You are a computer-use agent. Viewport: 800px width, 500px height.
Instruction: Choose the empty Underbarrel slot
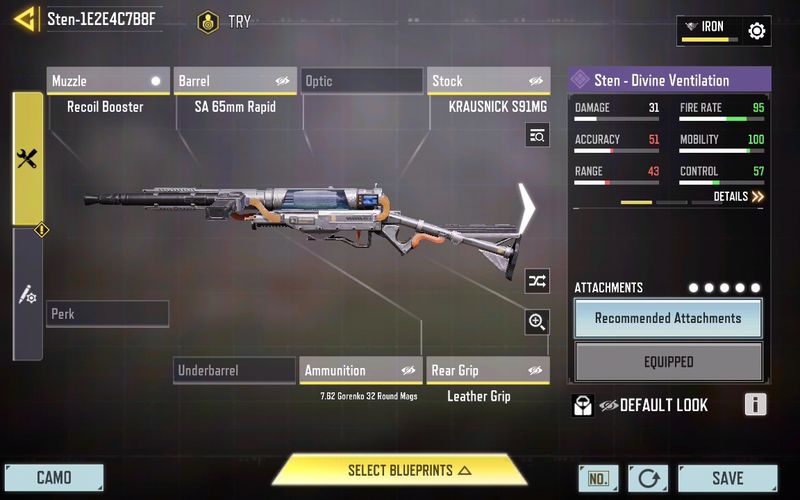[234, 371]
